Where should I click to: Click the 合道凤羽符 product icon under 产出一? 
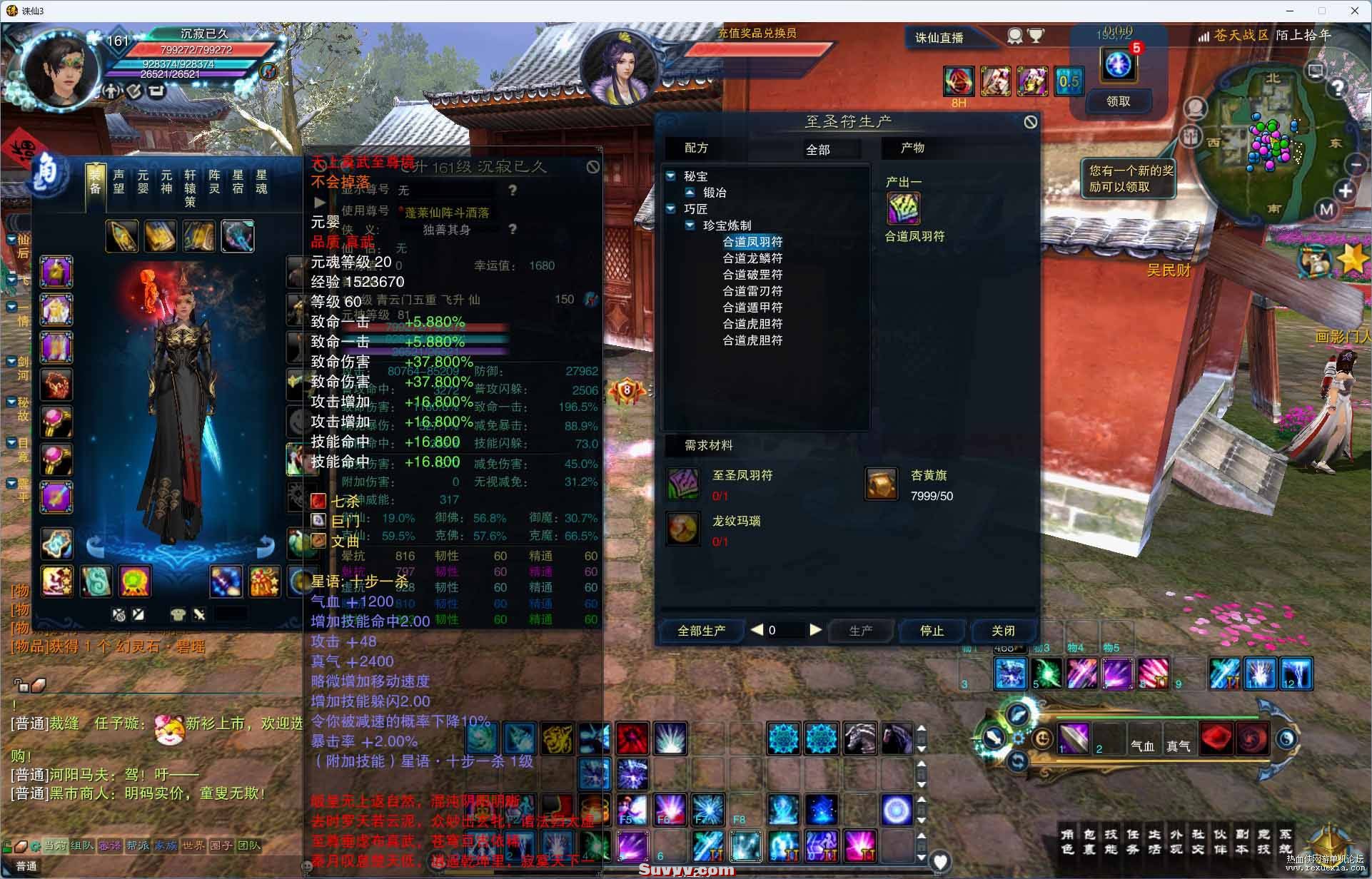tap(902, 210)
